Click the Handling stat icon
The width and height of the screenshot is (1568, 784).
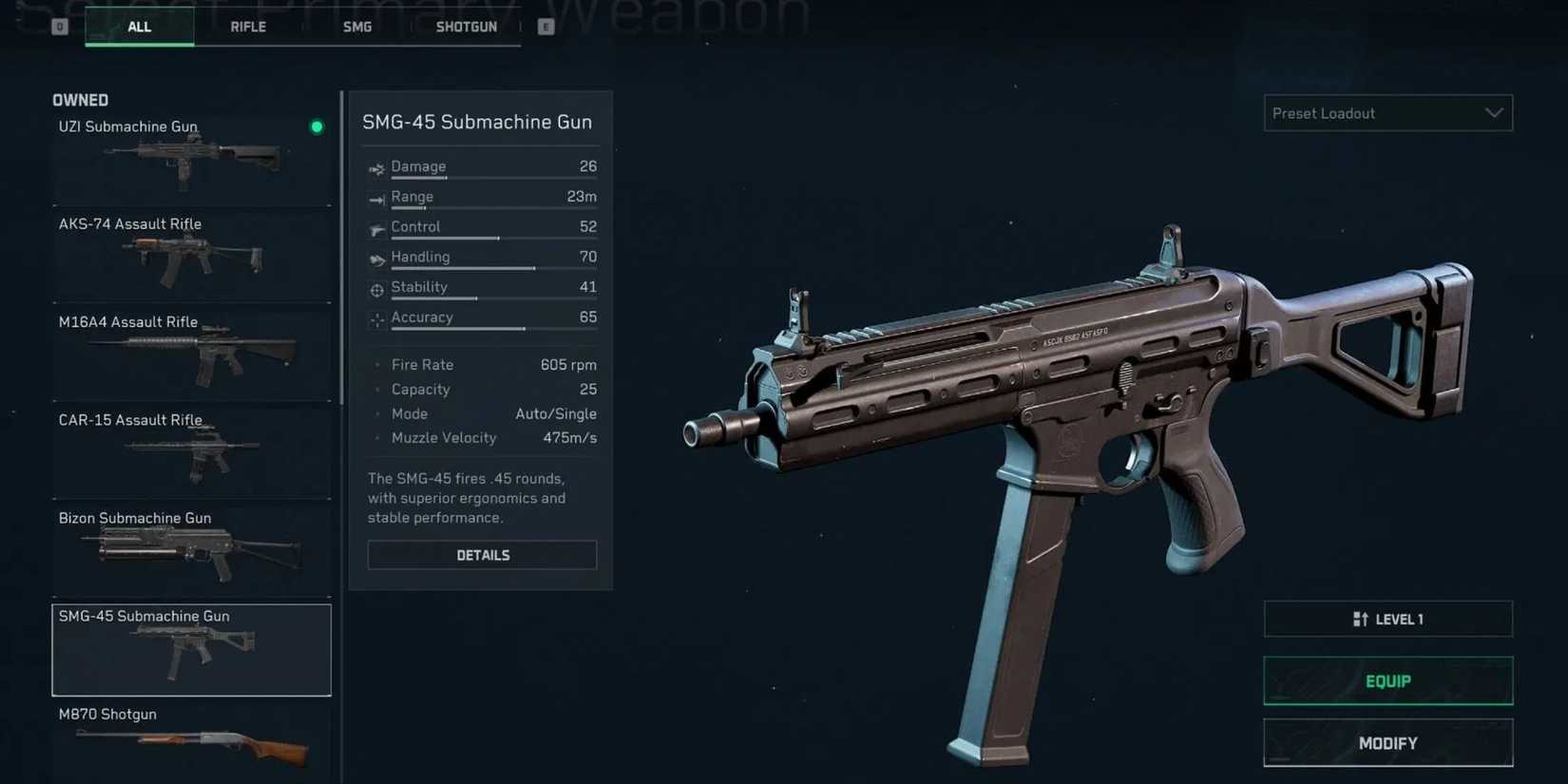point(376,257)
